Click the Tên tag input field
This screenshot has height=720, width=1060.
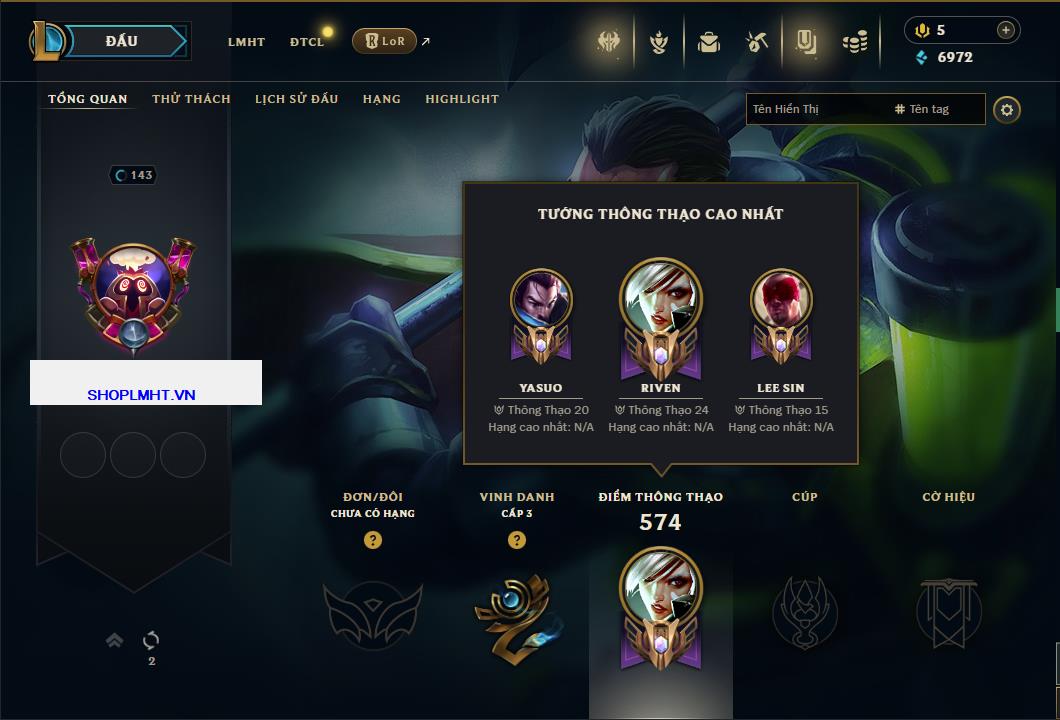coord(936,109)
